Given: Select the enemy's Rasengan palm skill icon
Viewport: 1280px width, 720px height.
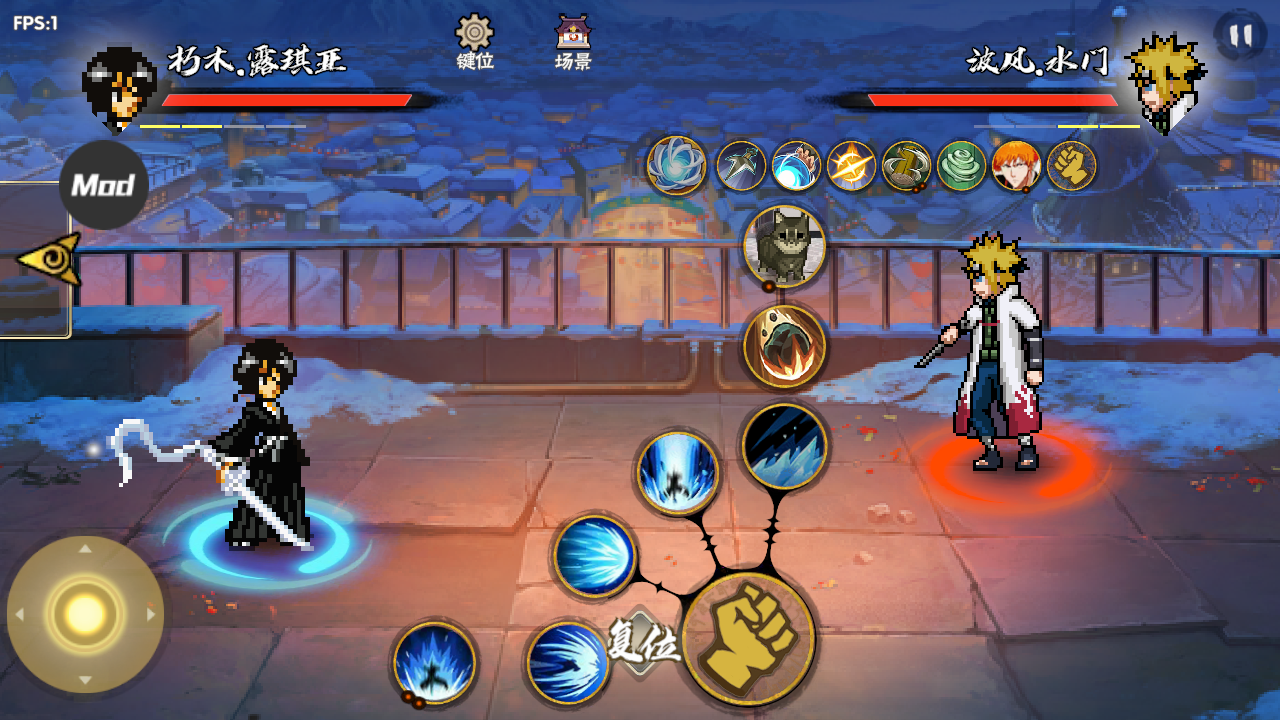Looking at the screenshot, I should [x=796, y=166].
